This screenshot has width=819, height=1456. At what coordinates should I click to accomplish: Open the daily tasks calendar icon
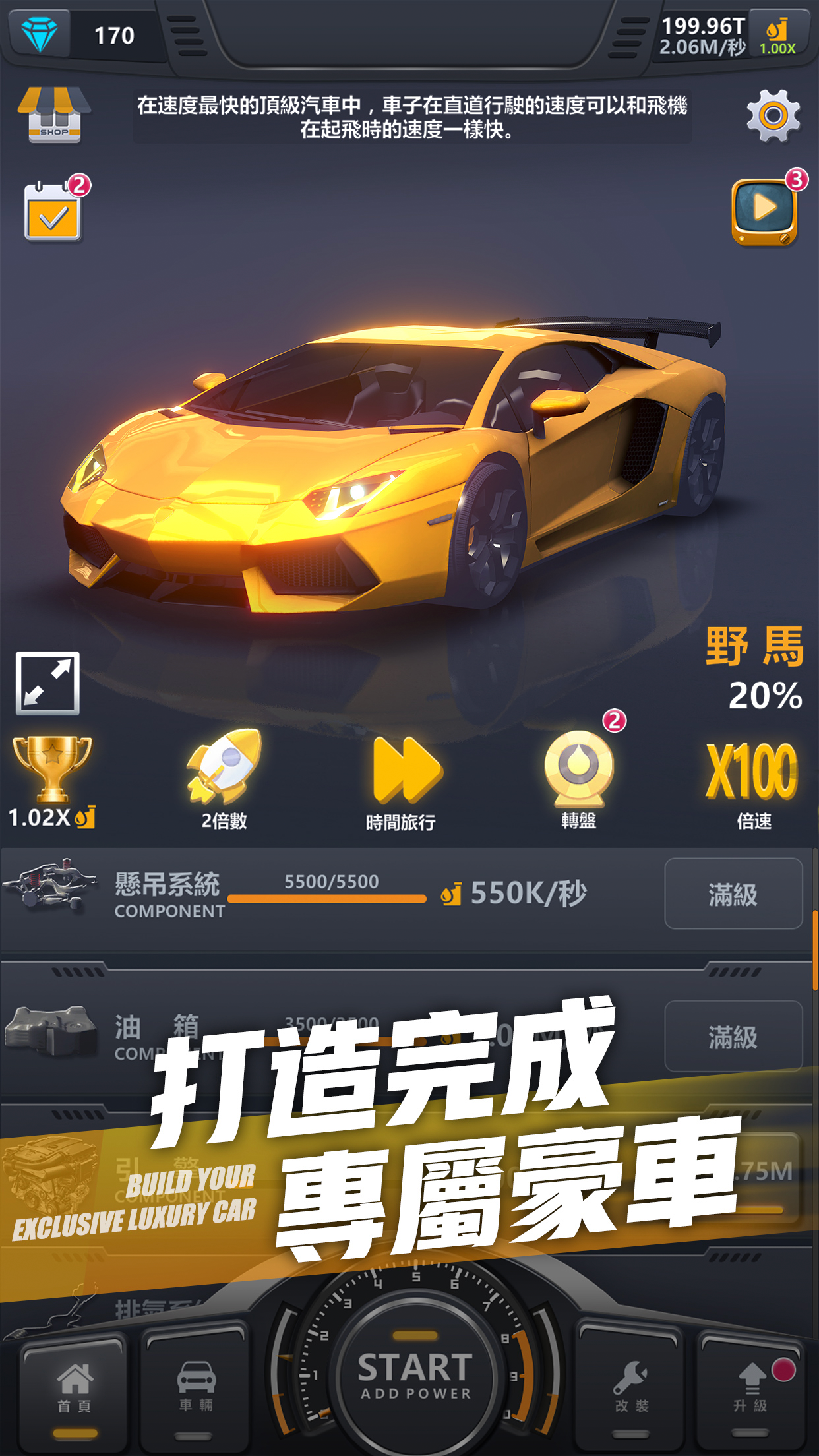53,212
